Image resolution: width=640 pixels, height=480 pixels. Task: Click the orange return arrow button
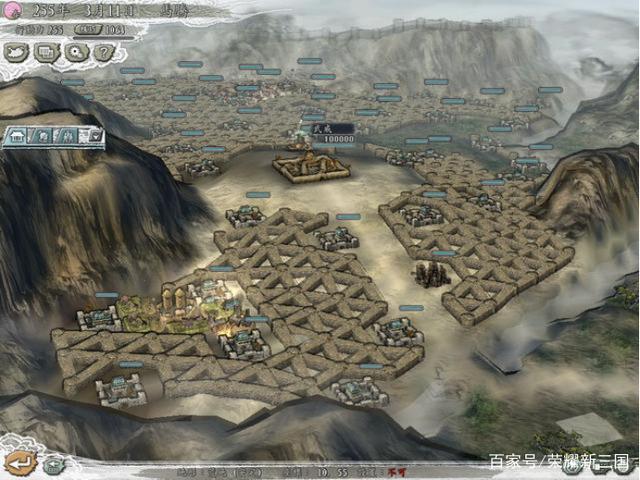click(19, 462)
